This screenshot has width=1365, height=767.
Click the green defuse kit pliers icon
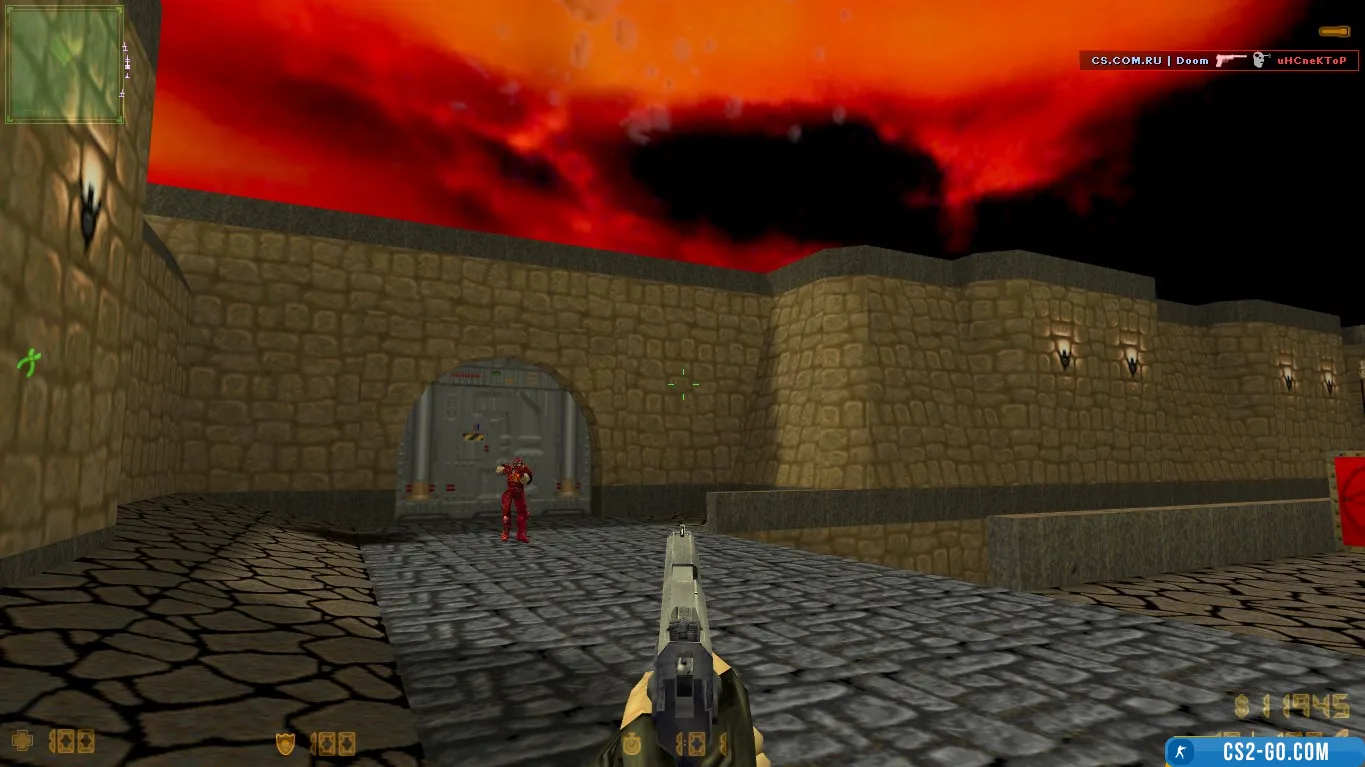point(30,360)
